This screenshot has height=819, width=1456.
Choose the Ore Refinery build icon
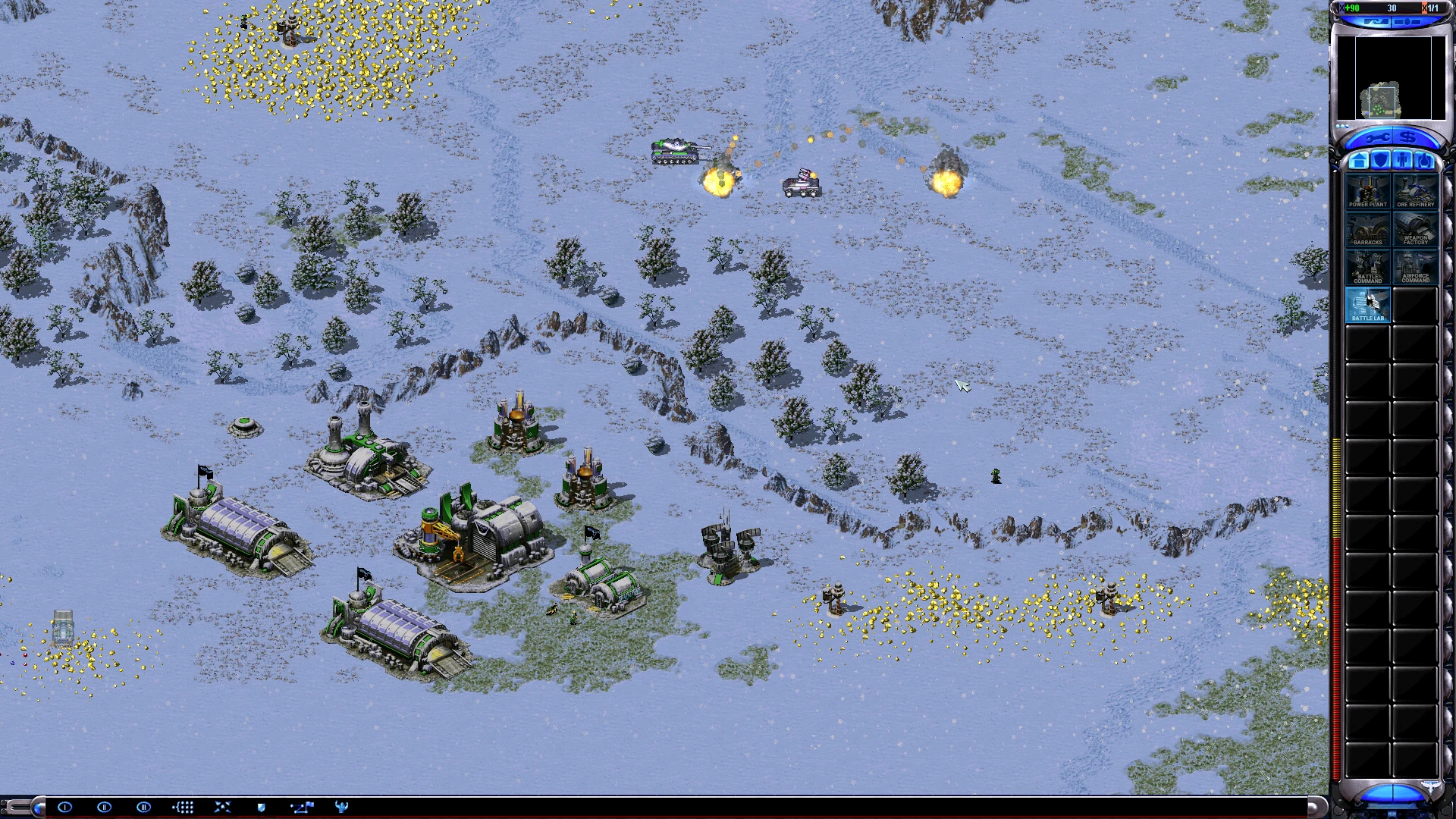pos(1415,191)
